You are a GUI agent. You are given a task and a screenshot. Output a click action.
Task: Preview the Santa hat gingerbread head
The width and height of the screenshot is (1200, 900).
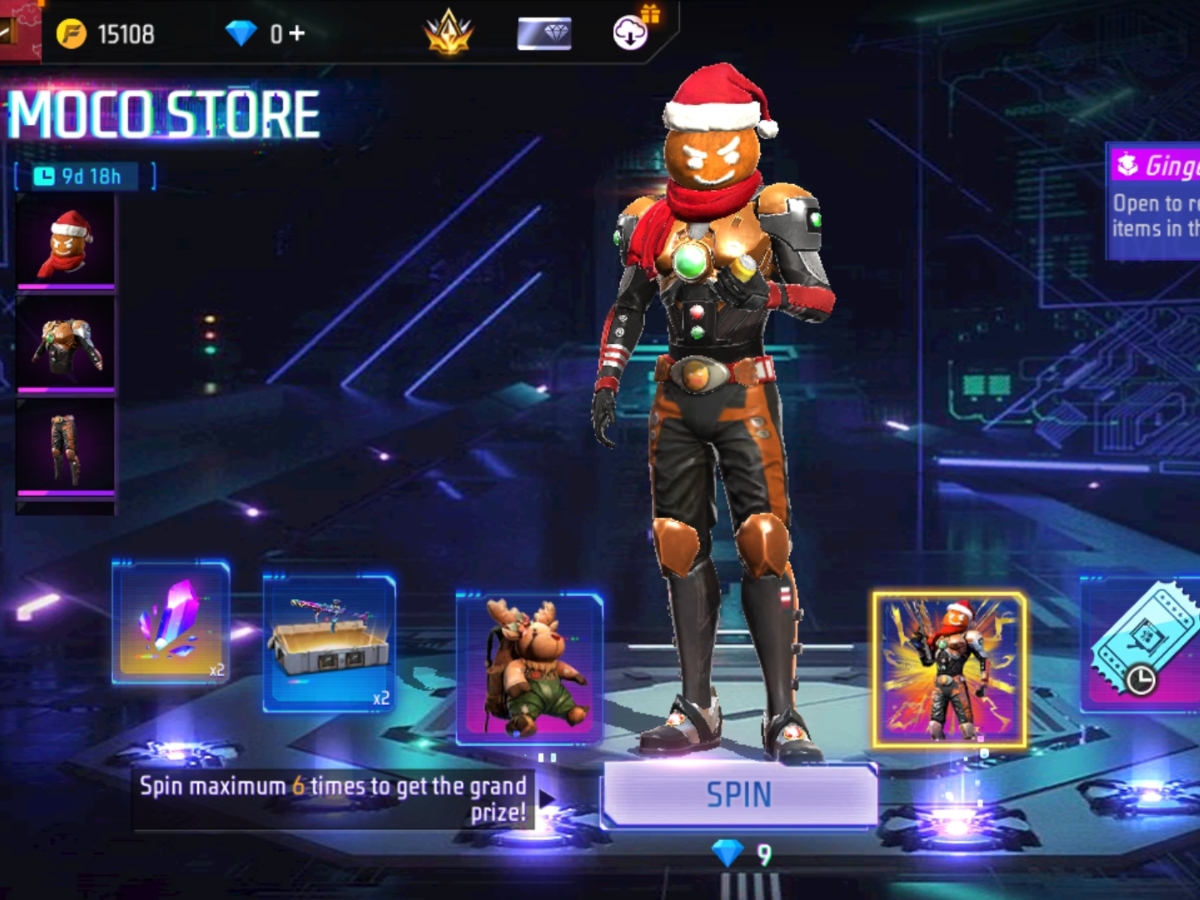[66, 242]
